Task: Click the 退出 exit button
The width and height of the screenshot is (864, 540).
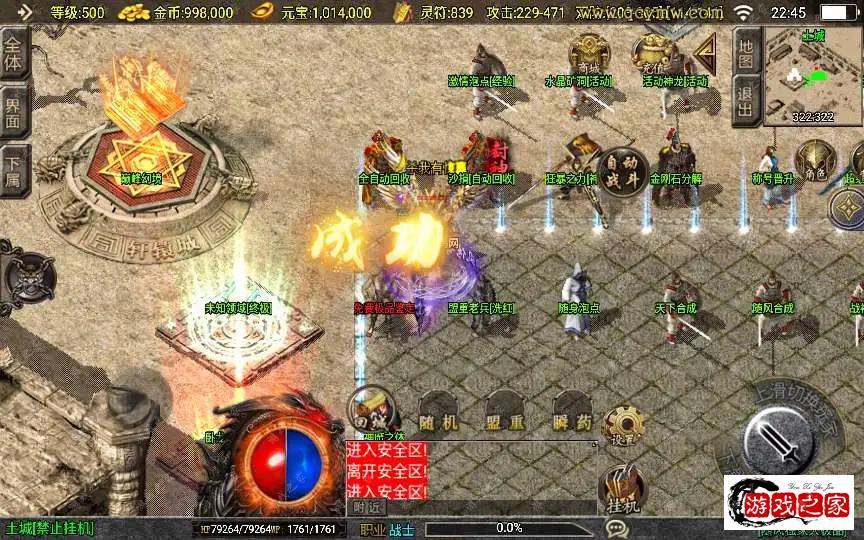Action: pos(745,103)
